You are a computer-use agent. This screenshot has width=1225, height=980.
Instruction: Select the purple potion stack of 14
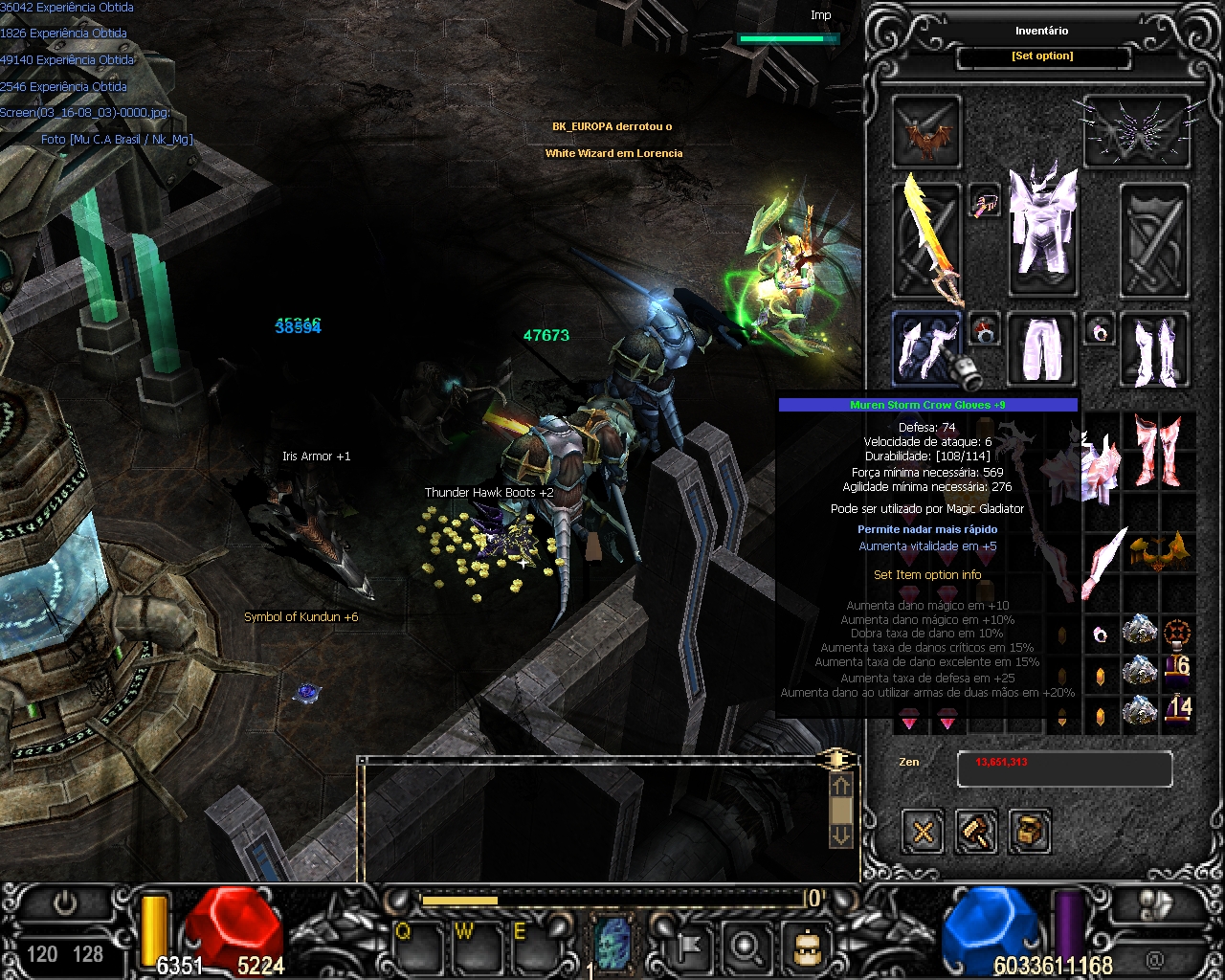click(x=1177, y=710)
